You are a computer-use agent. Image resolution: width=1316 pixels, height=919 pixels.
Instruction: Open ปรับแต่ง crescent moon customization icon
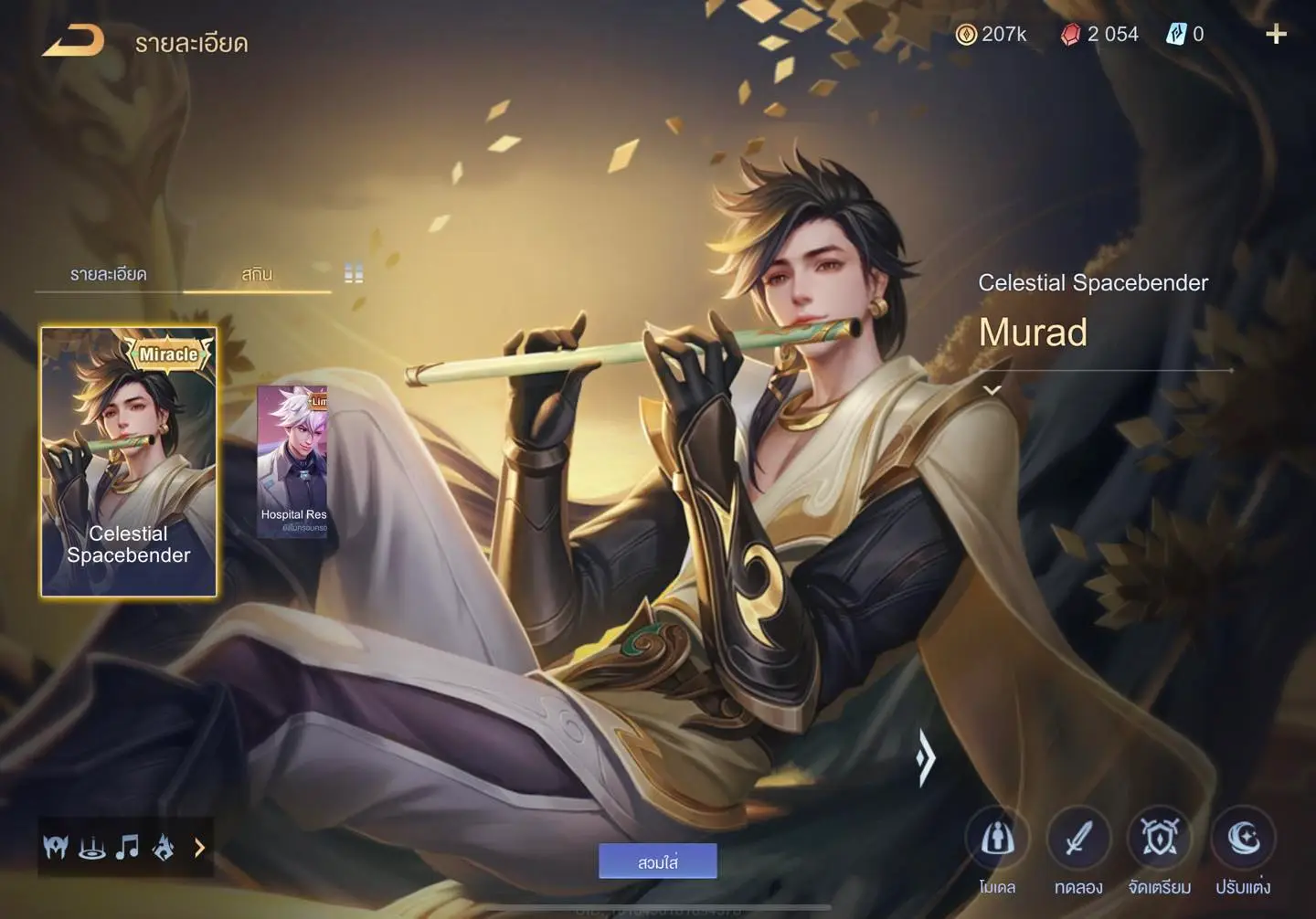coord(1241,838)
